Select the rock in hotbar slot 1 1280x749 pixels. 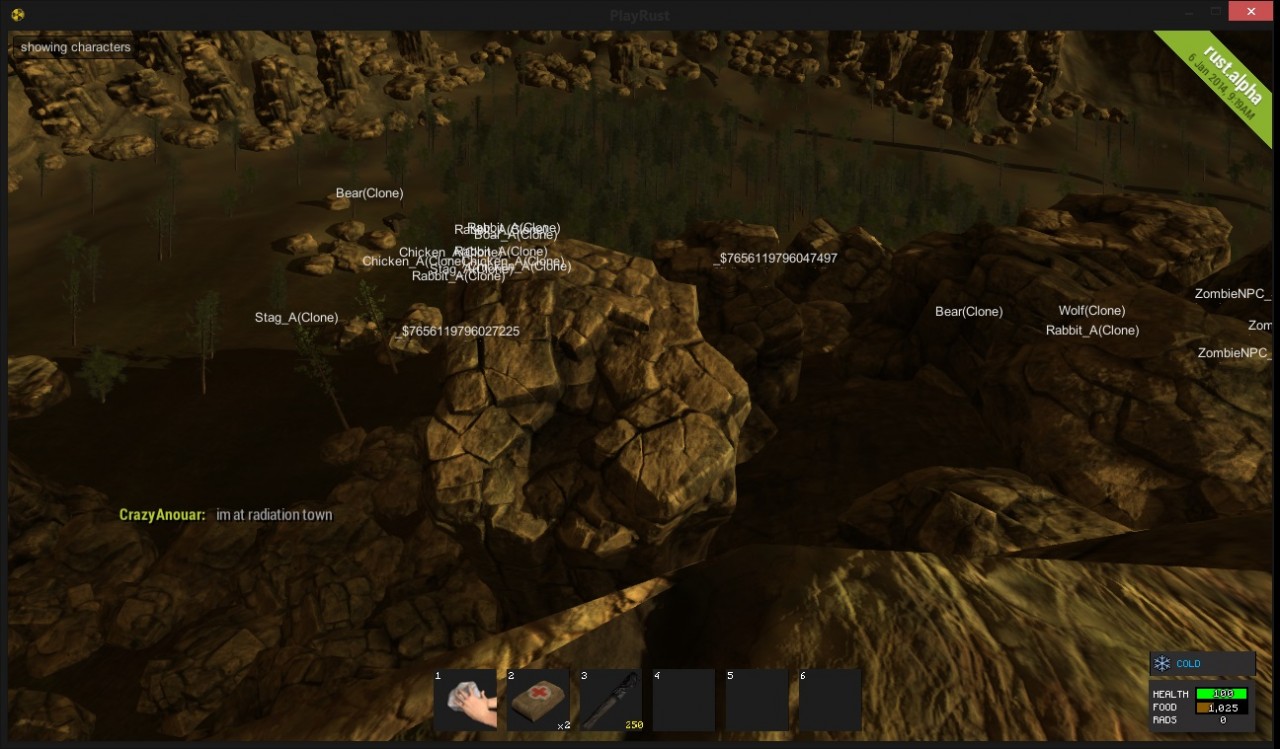(466, 700)
